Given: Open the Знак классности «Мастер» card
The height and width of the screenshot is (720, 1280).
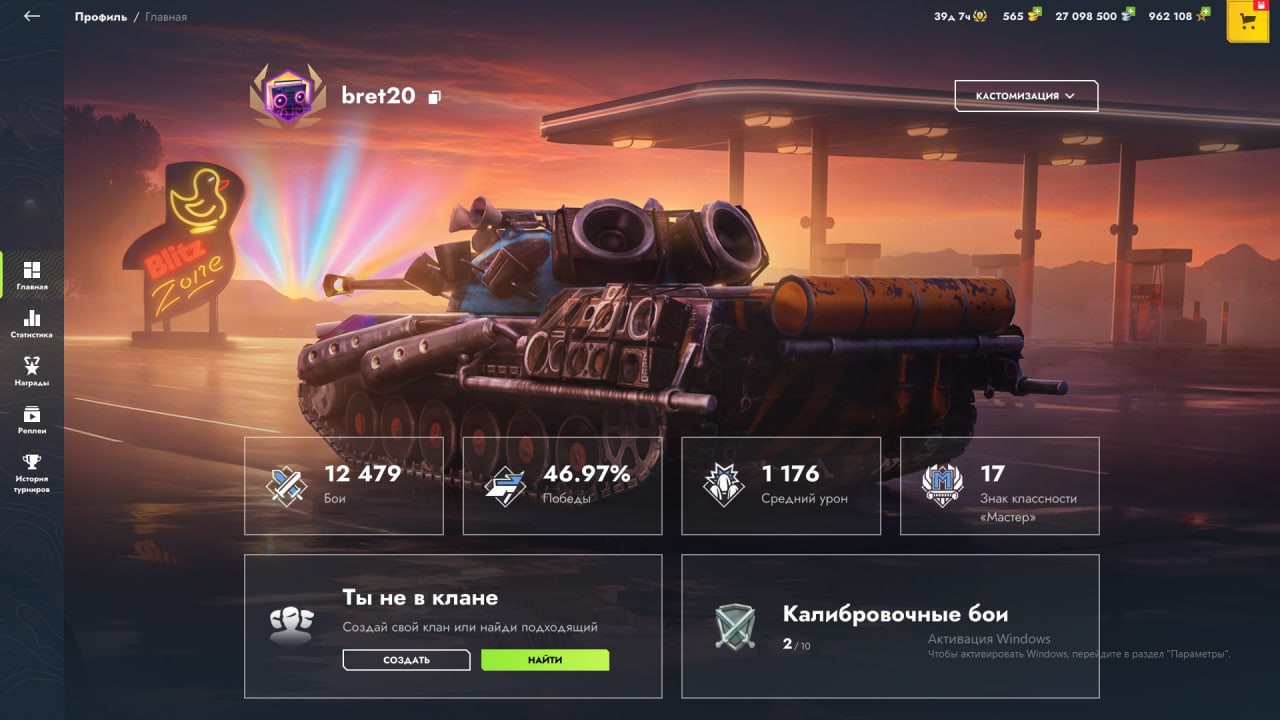Looking at the screenshot, I should pos(999,486).
